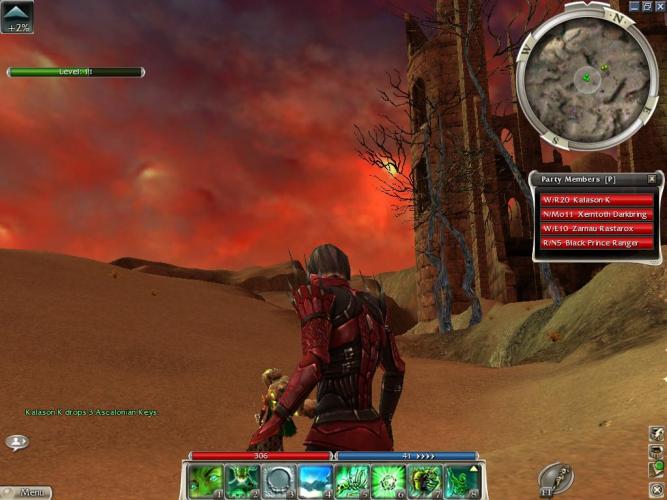Activate the glowing green orb skill in slot 6

pos(388,481)
